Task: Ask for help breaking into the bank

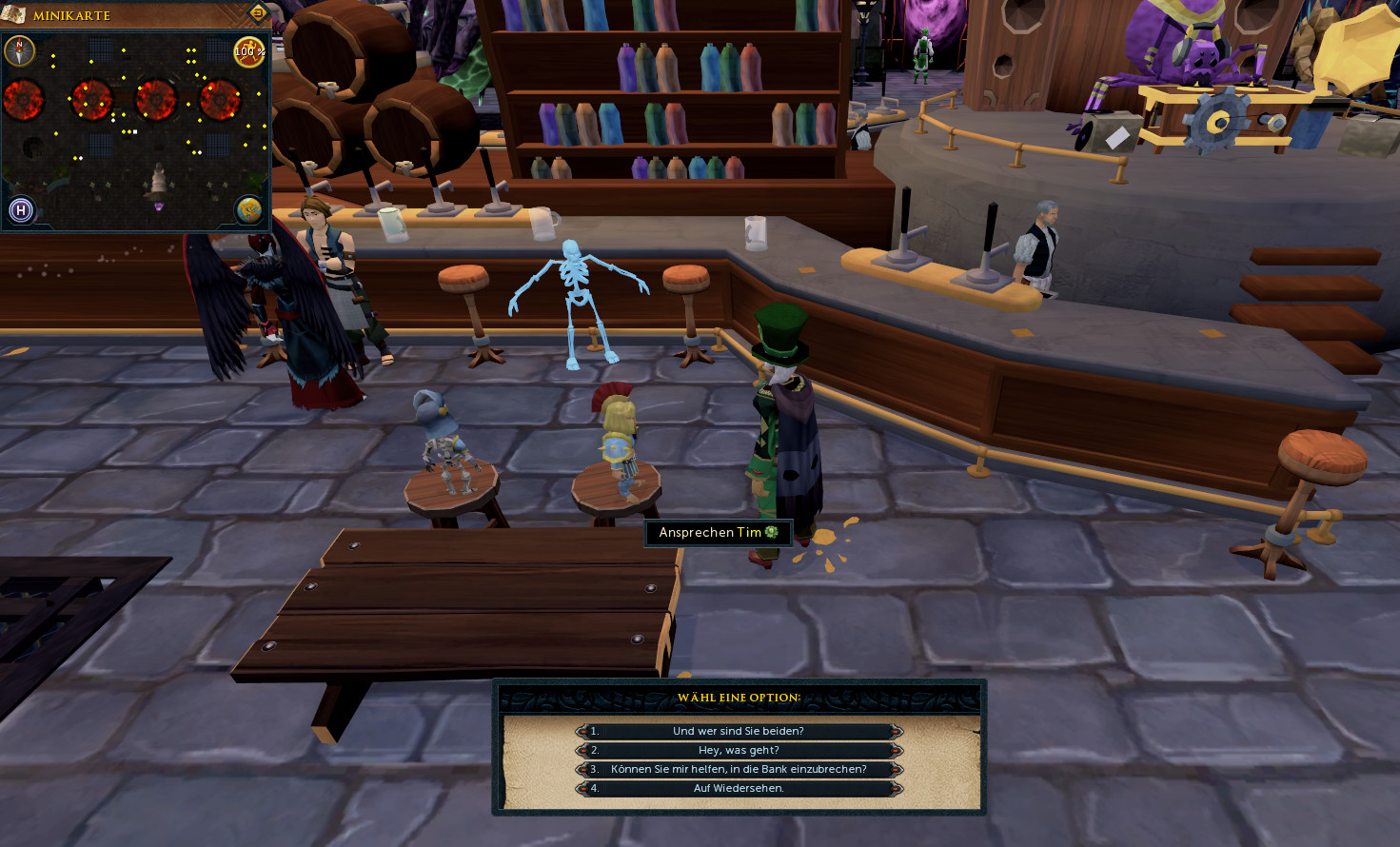Action: (x=739, y=769)
